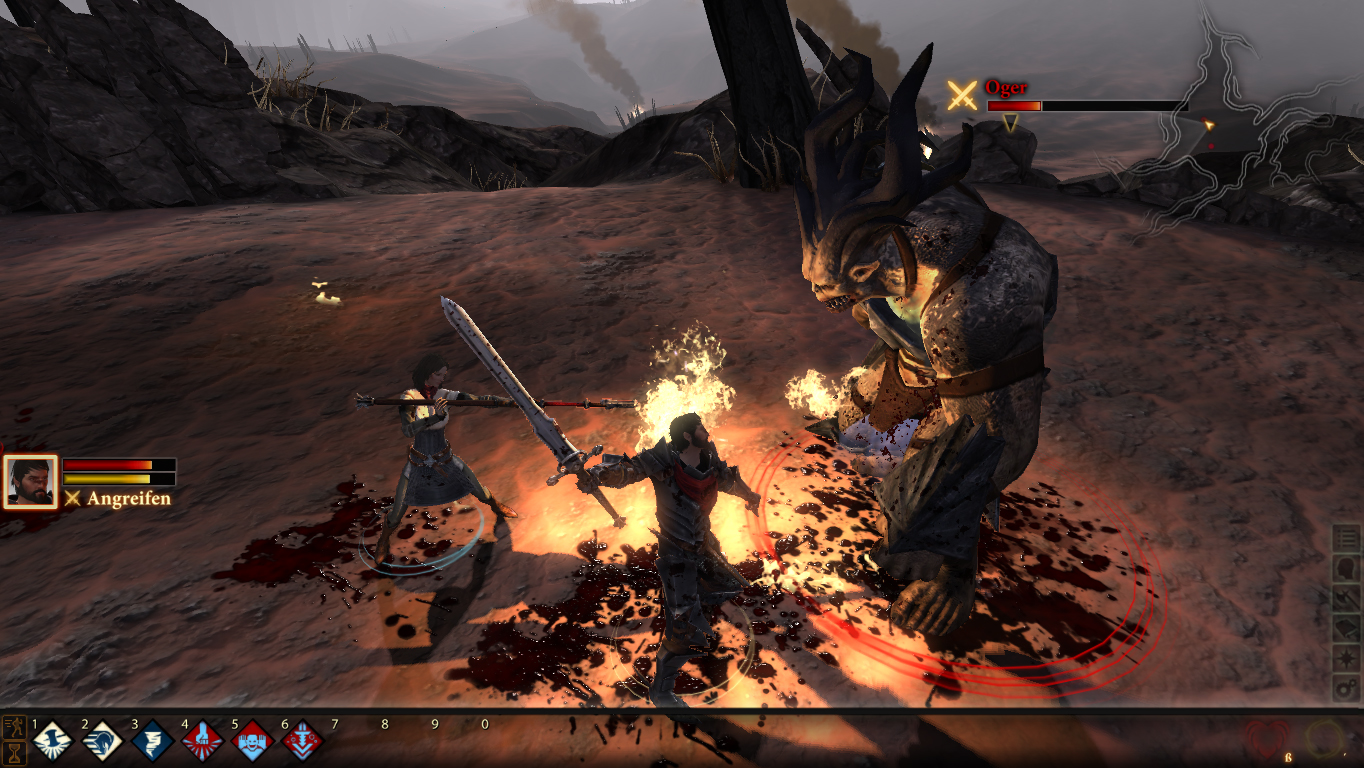The image size is (1364, 768).
Task: Toggle the party hold position button
Action: pyautogui.click(x=14, y=727)
